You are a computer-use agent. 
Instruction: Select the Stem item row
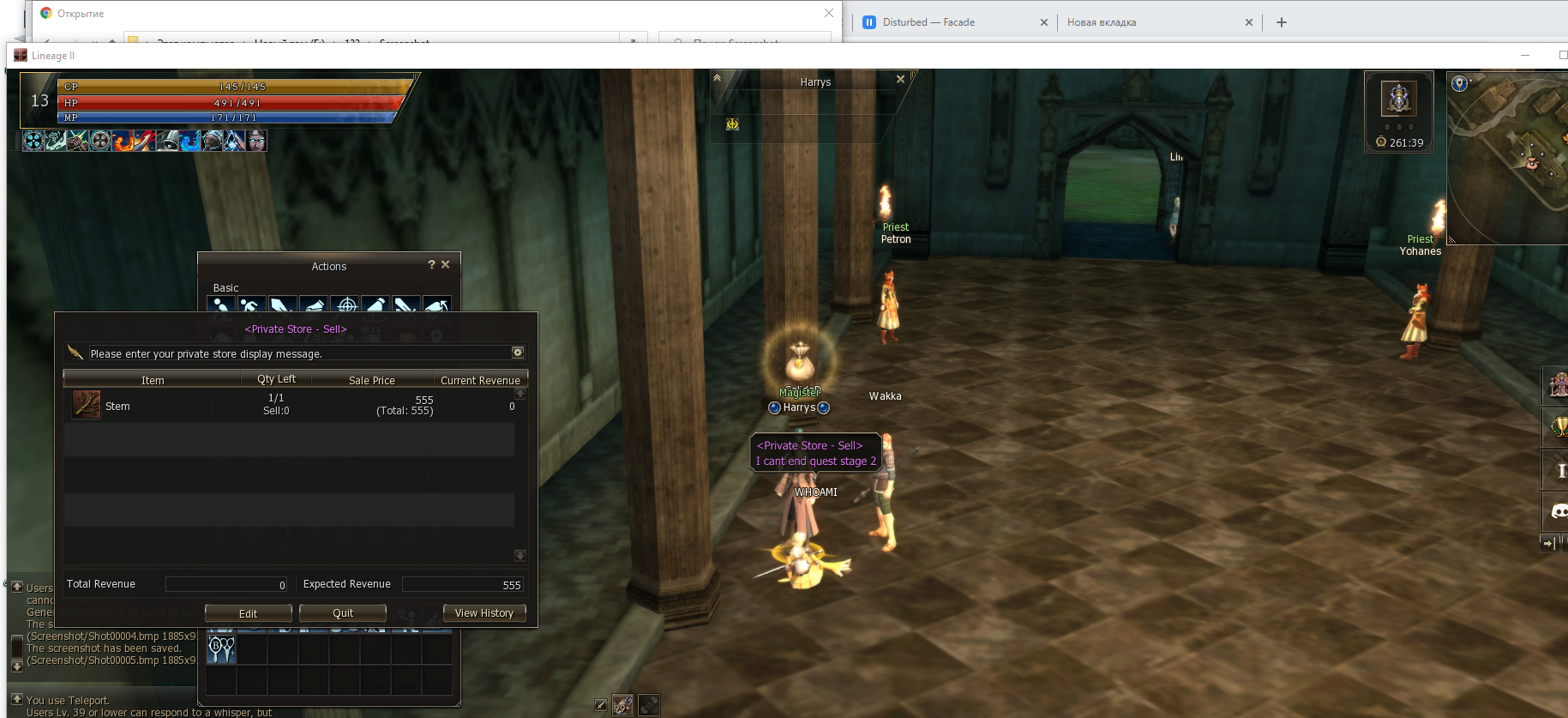pos(291,405)
